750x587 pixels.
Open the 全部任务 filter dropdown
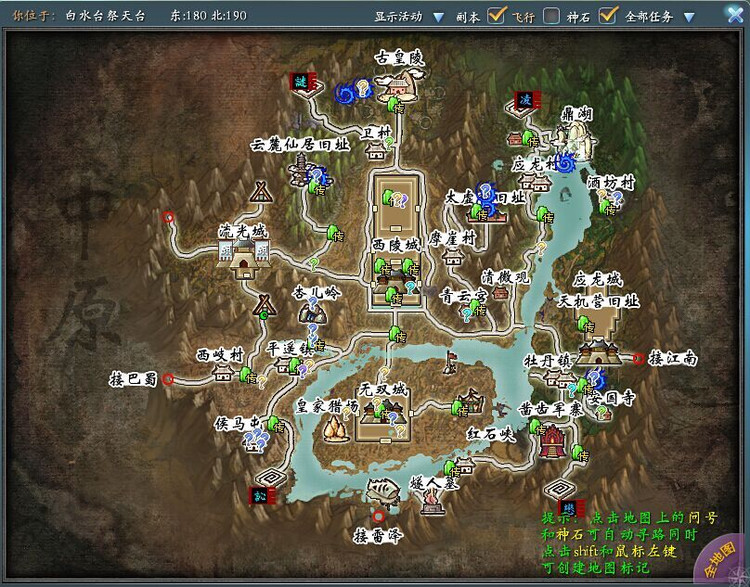[690, 17]
